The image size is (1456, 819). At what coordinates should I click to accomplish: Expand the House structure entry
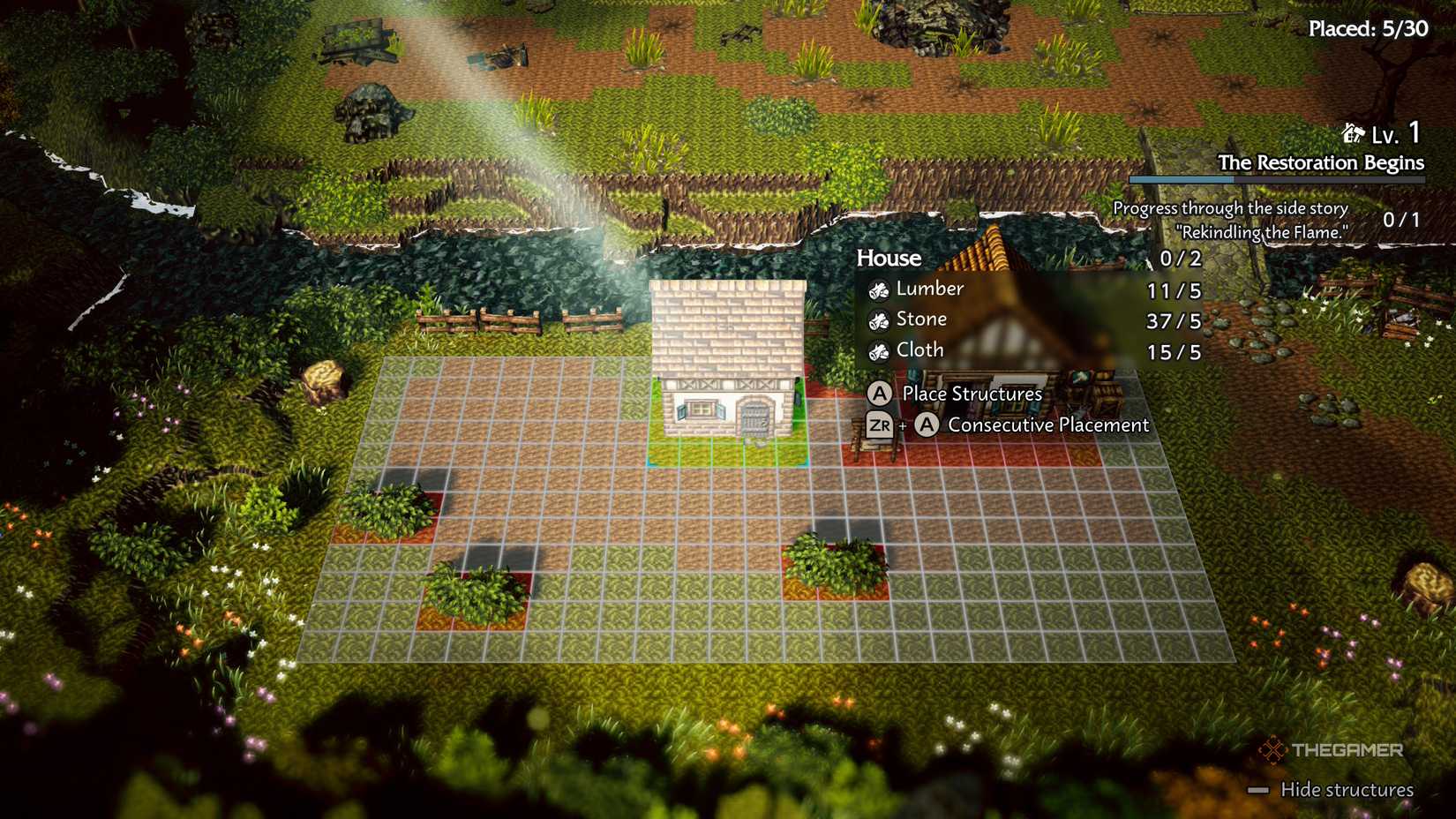coord(887,259)
